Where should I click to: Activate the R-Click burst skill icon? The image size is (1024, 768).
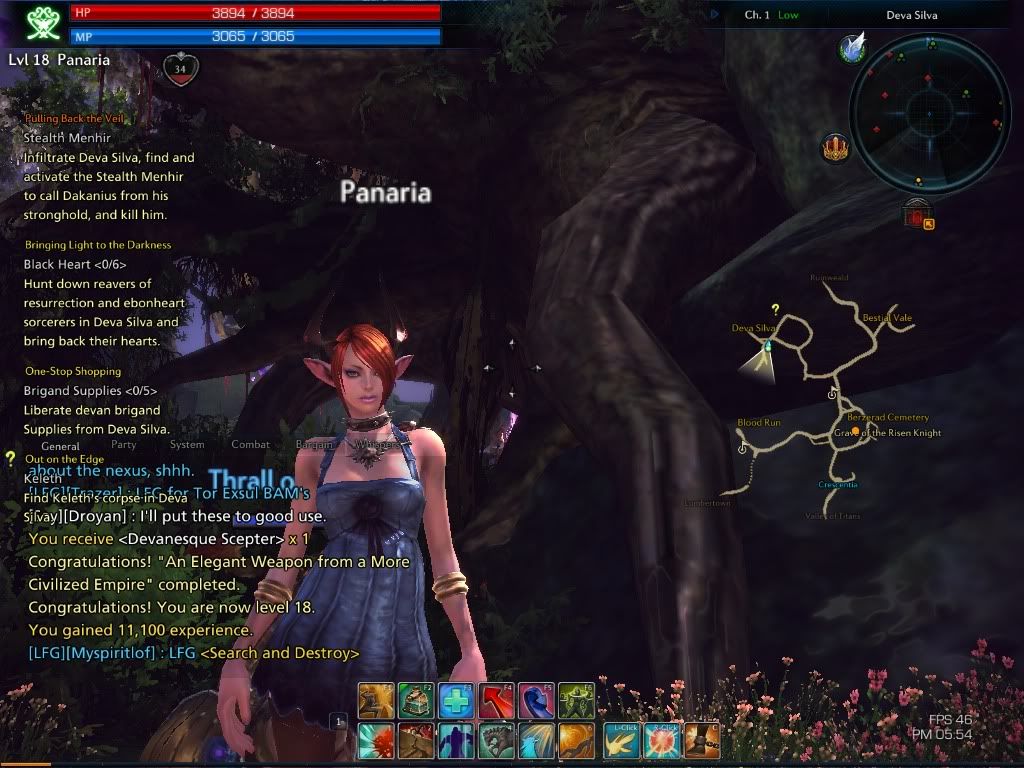tap(661, 741)
